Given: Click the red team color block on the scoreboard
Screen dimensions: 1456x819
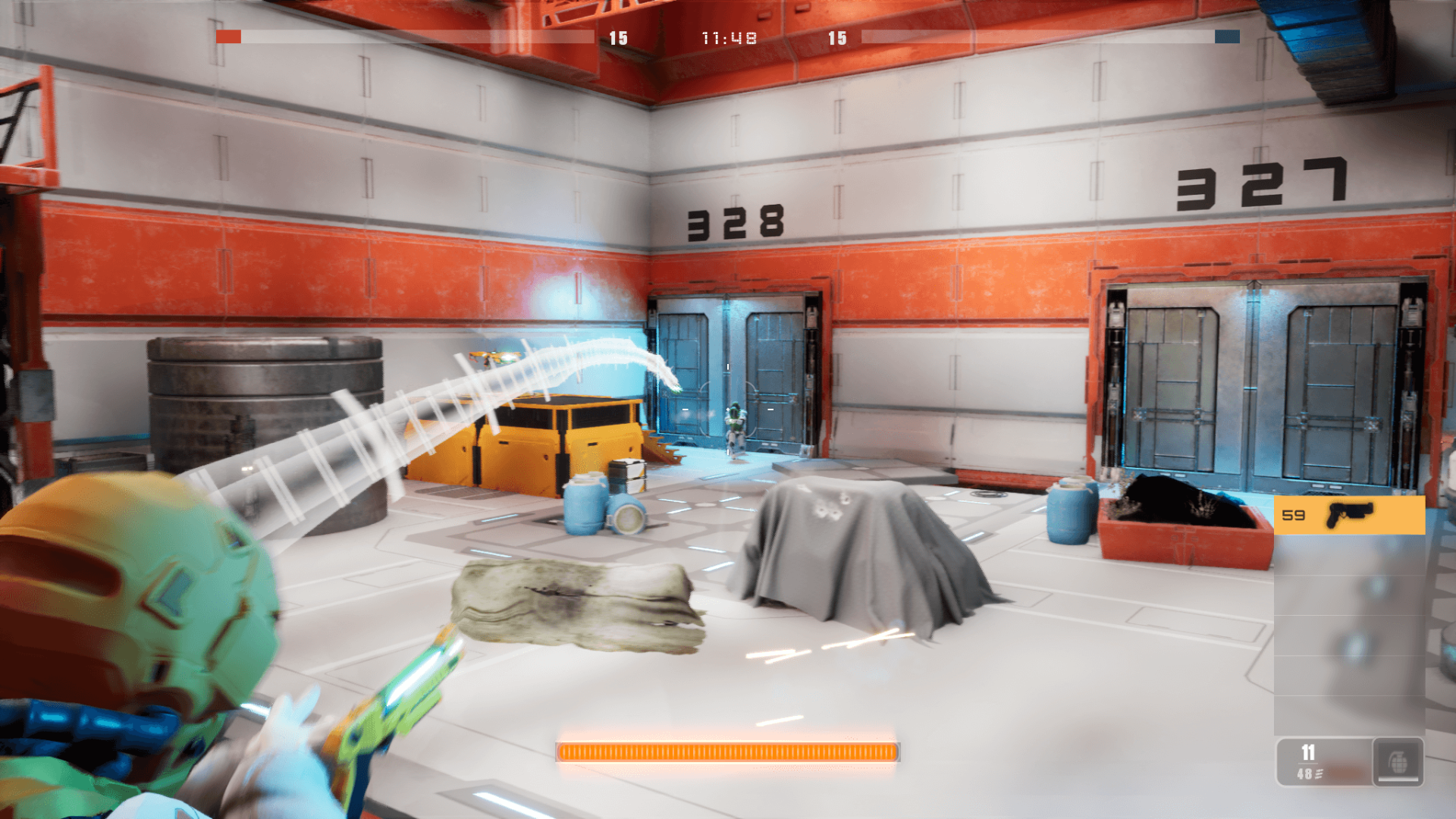Looking at the screenshot, I should point(228,36).
